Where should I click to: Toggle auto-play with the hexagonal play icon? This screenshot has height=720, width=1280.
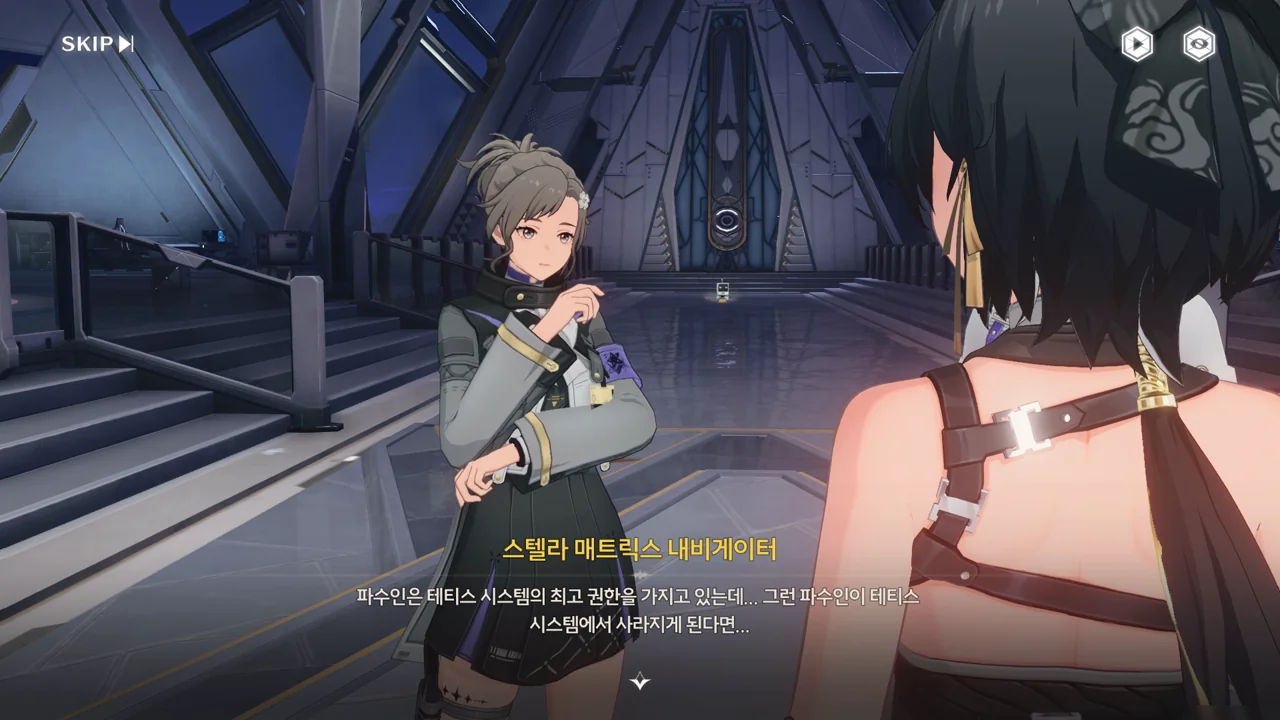[1136, 44]
